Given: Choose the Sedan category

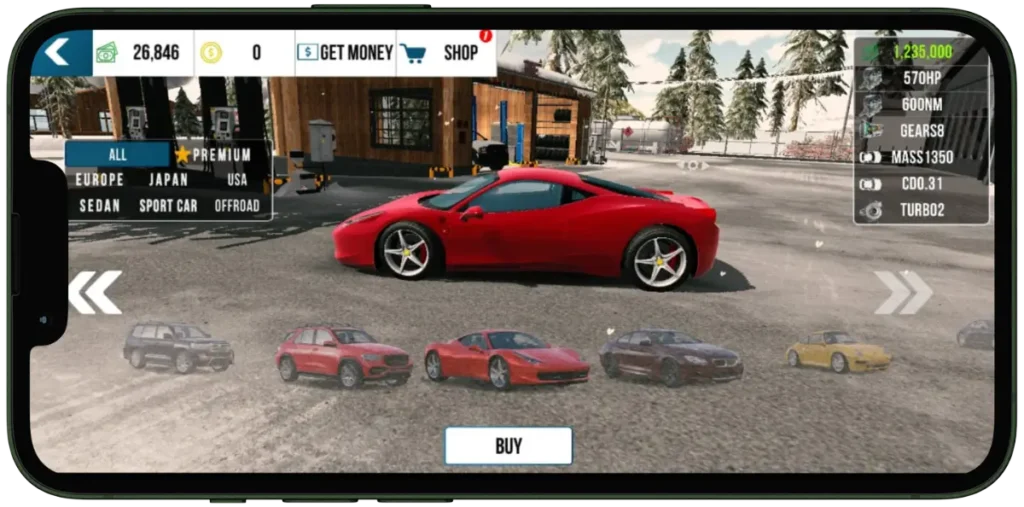Looking at the screenshot, I should pyautogui.click(x=100, y=206).
